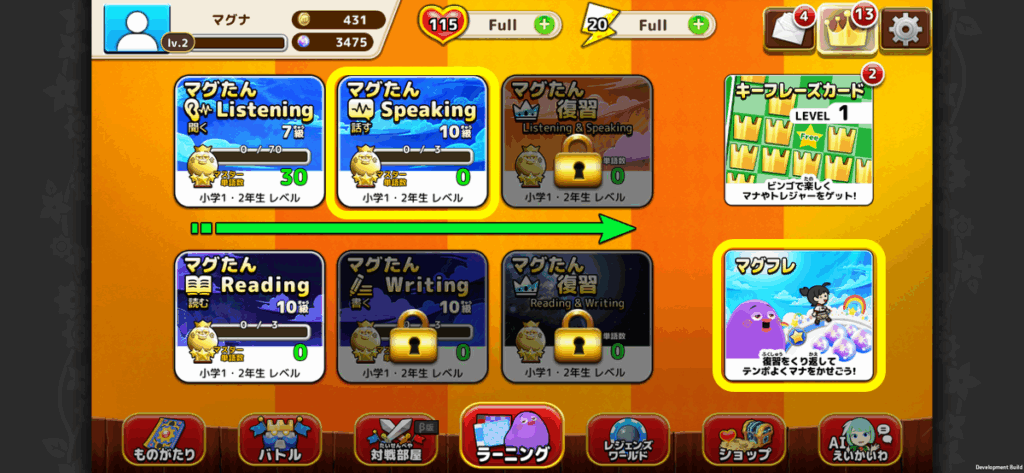1024x473 pixels.
Task: Choose the Reading lesson tile
Action: point(248,316)
